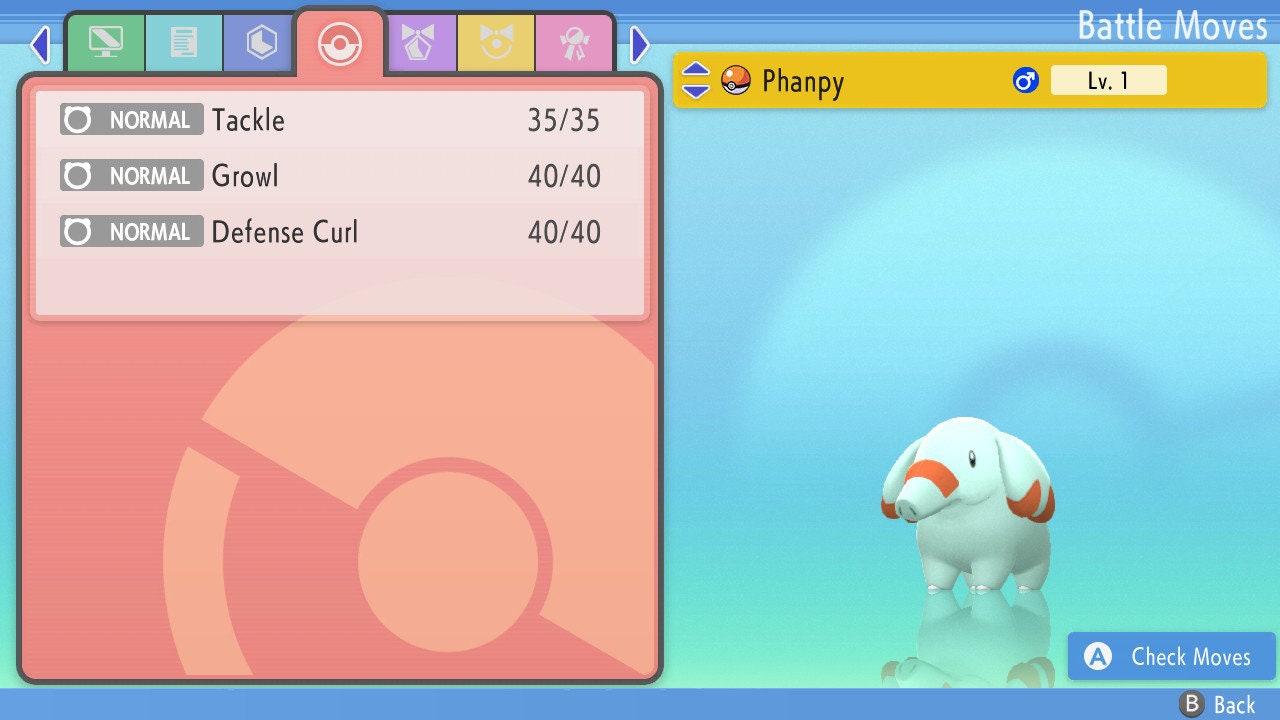
Task: Click the right arrow beside the tabs
Action: [640, 44]
